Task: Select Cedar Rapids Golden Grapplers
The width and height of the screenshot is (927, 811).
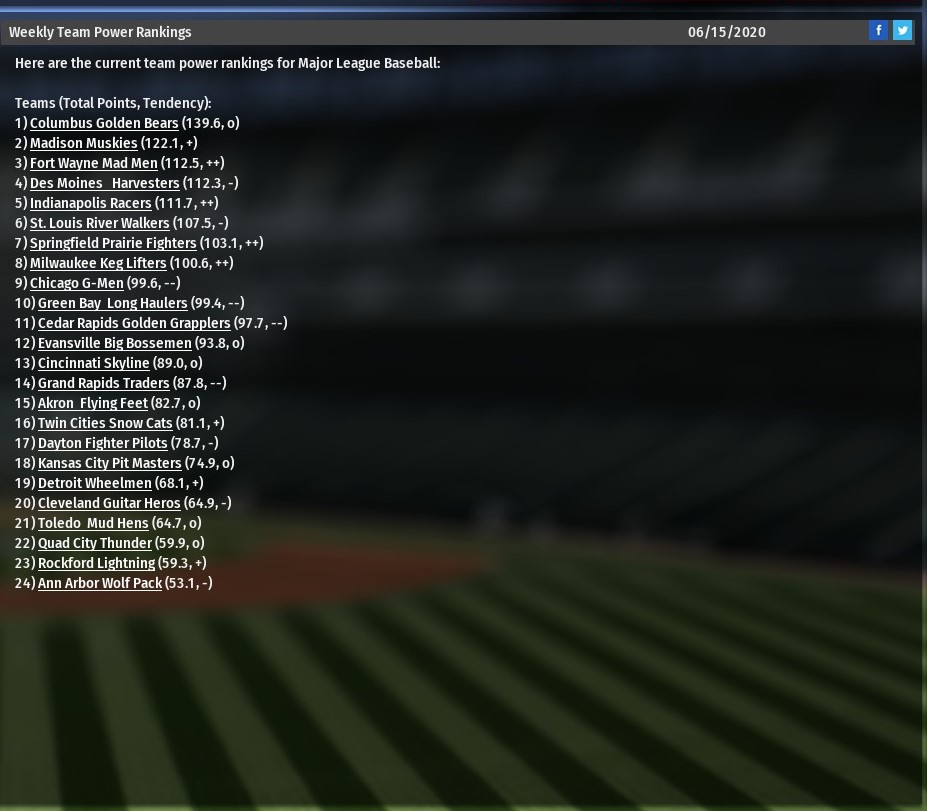Action: [x=134, y=323]
